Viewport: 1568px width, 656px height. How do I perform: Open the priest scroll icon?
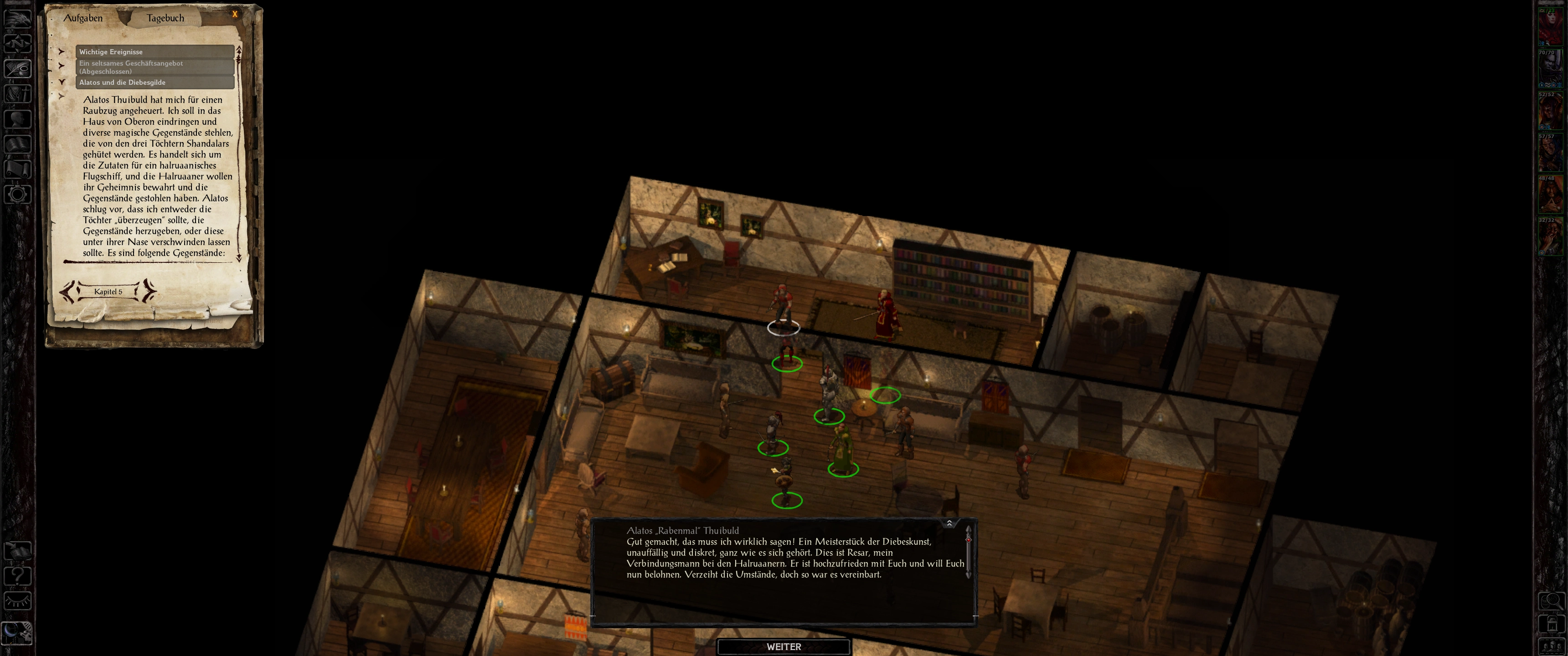[18, 169]
